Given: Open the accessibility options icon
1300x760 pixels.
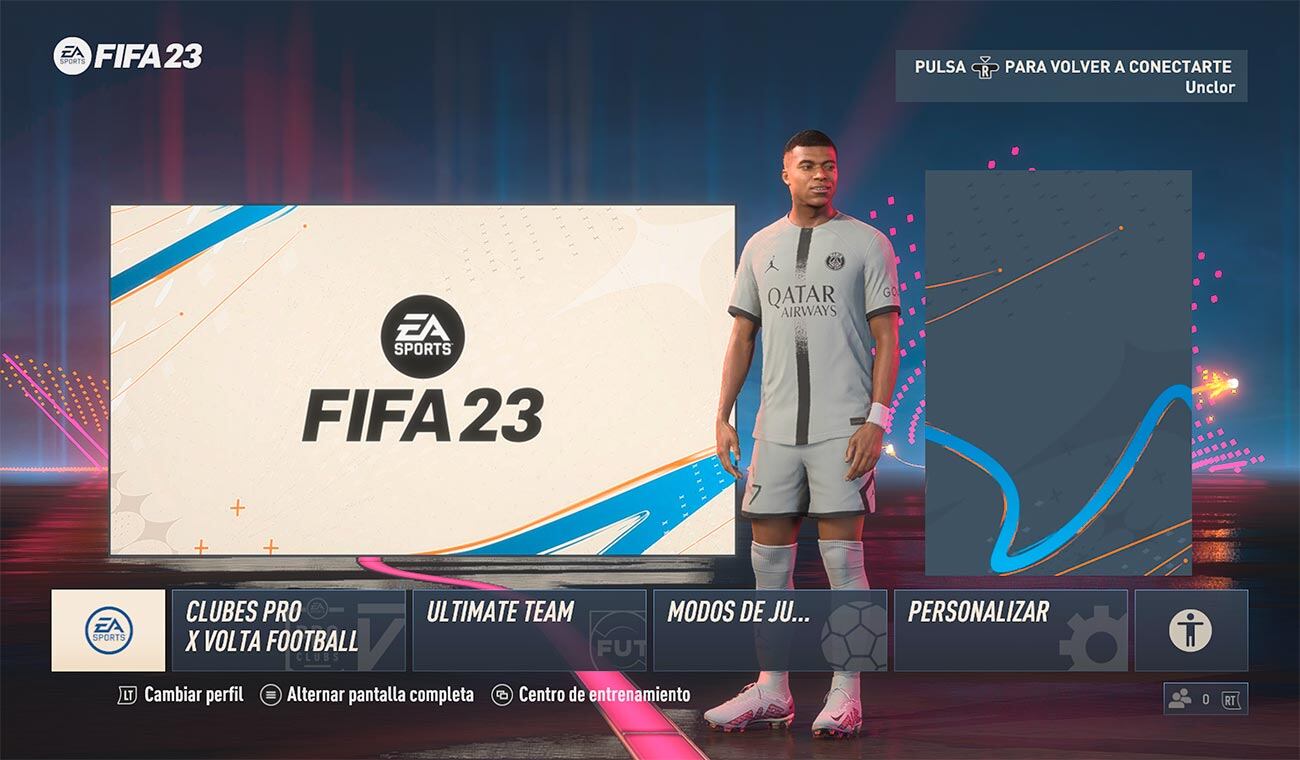Looking at the screenshot, I should pos(1191,628).
